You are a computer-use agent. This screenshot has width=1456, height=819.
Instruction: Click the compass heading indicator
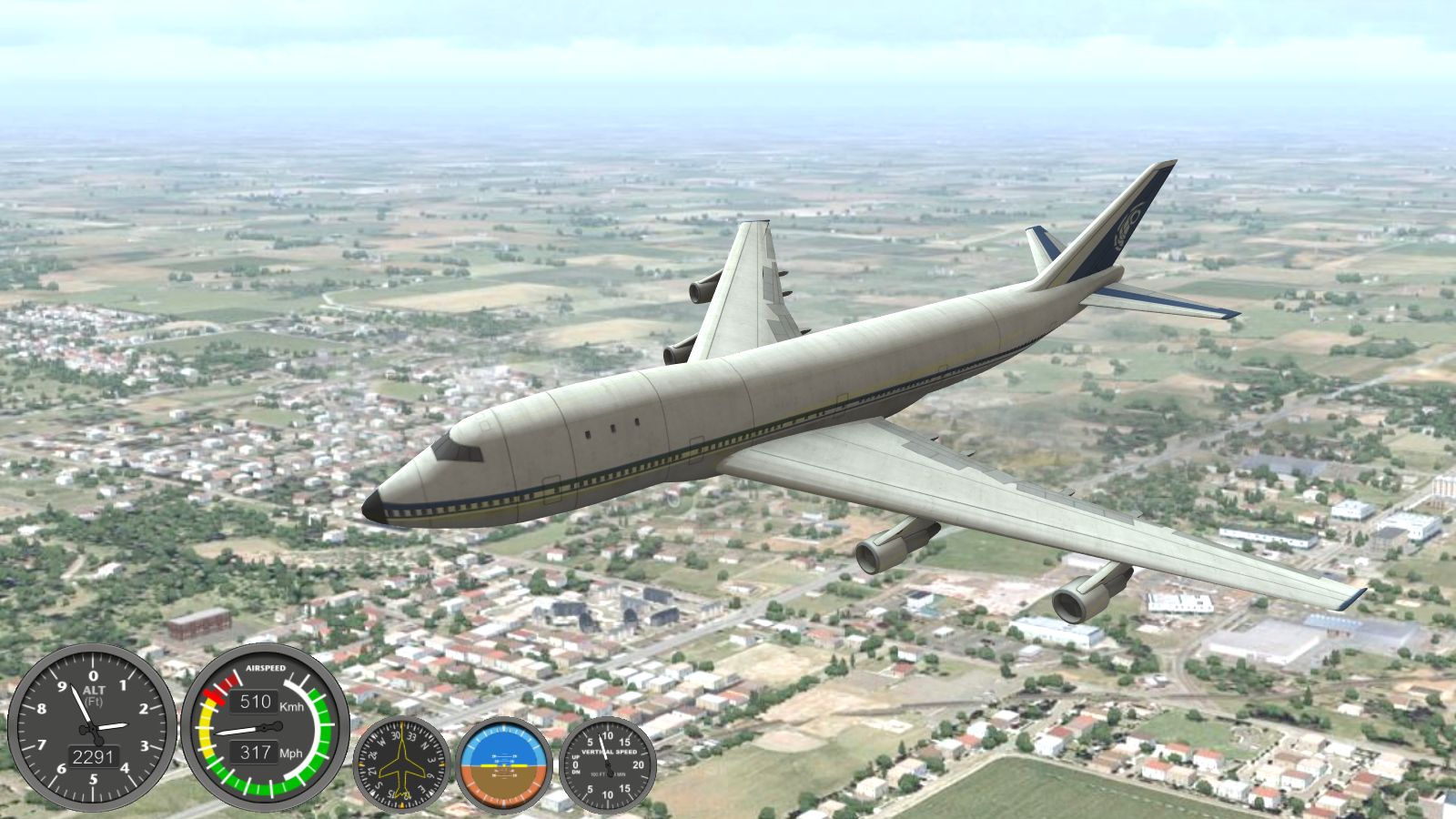tap(401, 765)
